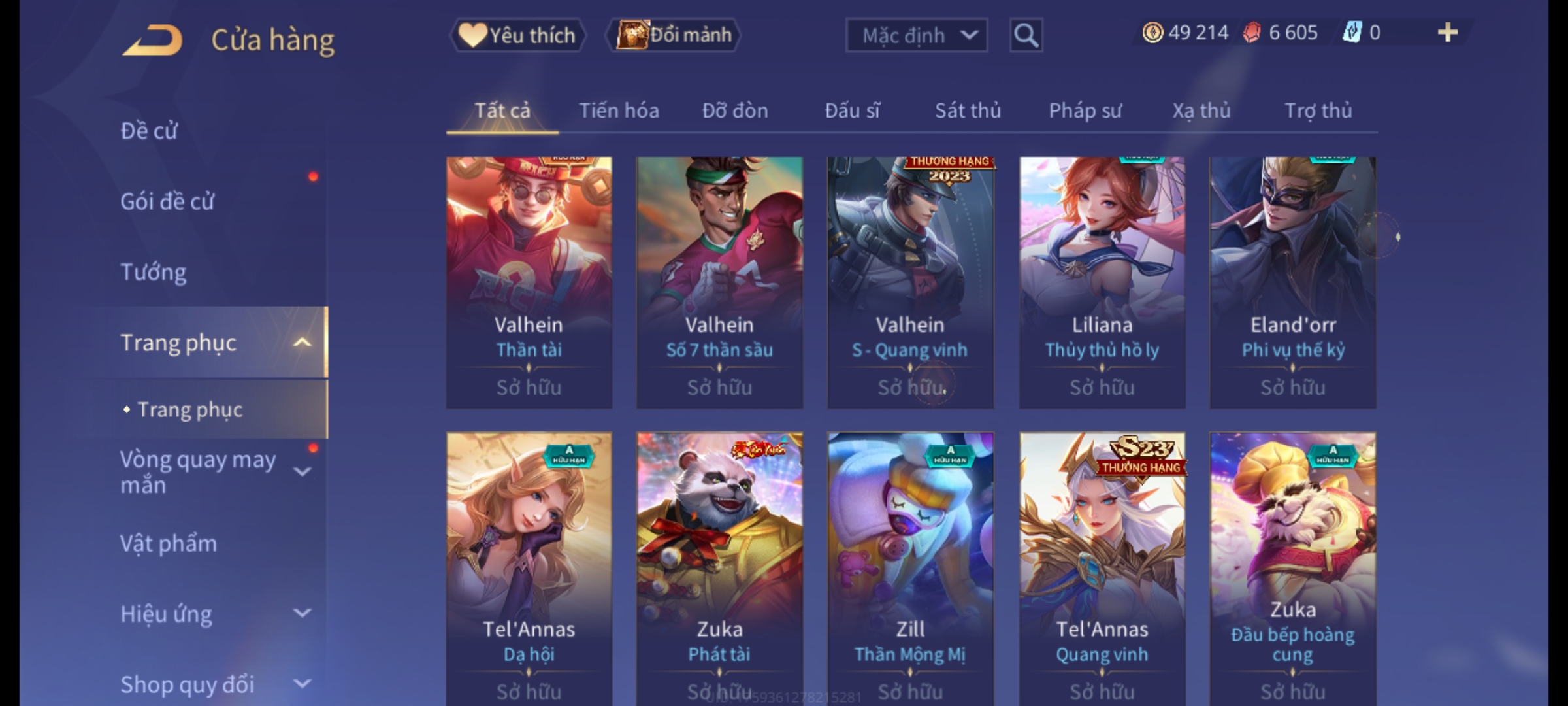Expand the Mặc định sort dropdown
This screenshot has height=706, width=1568.
click(916, 35)
